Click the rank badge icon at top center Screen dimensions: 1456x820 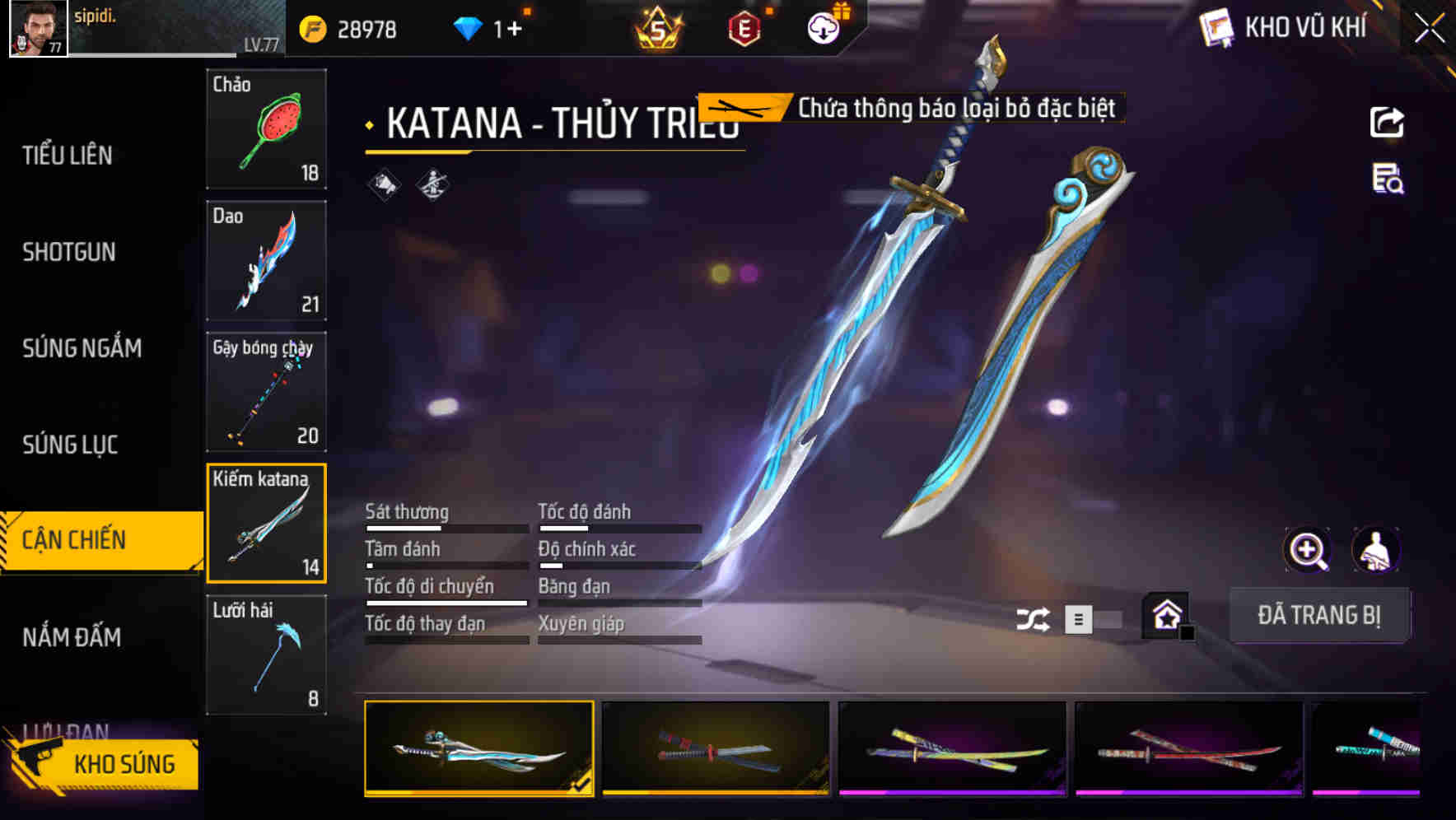point(658,27)
